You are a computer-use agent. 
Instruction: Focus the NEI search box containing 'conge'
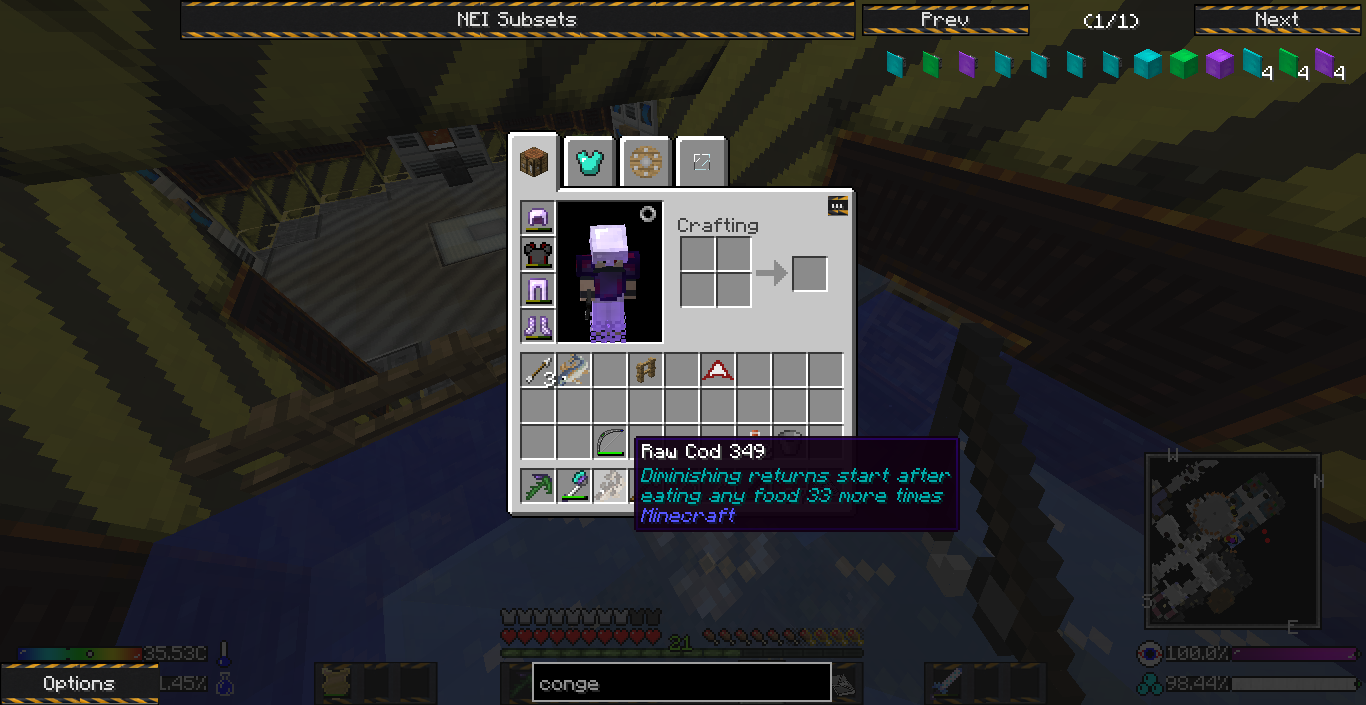681,684
